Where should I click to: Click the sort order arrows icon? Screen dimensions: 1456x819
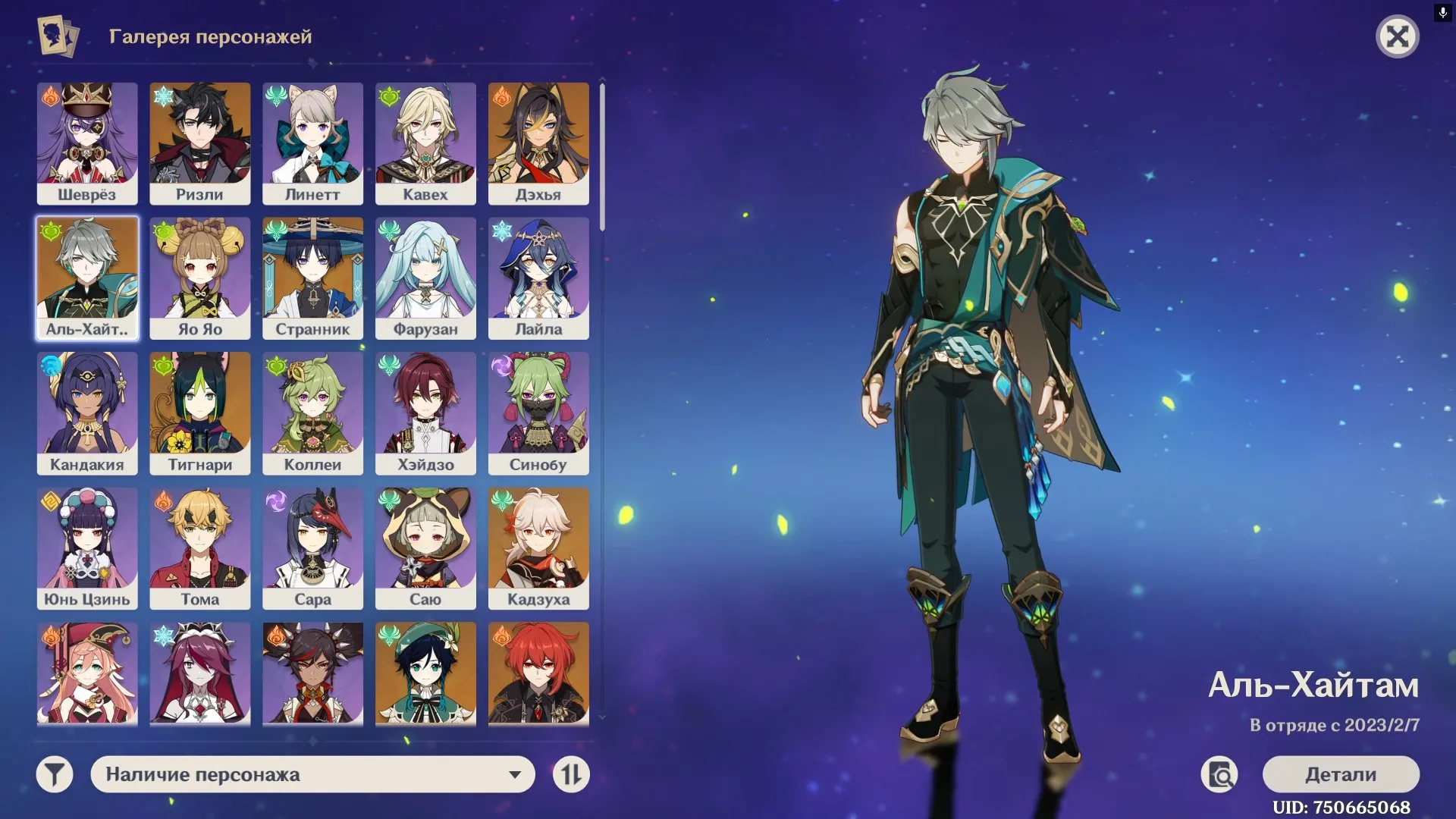573,774
